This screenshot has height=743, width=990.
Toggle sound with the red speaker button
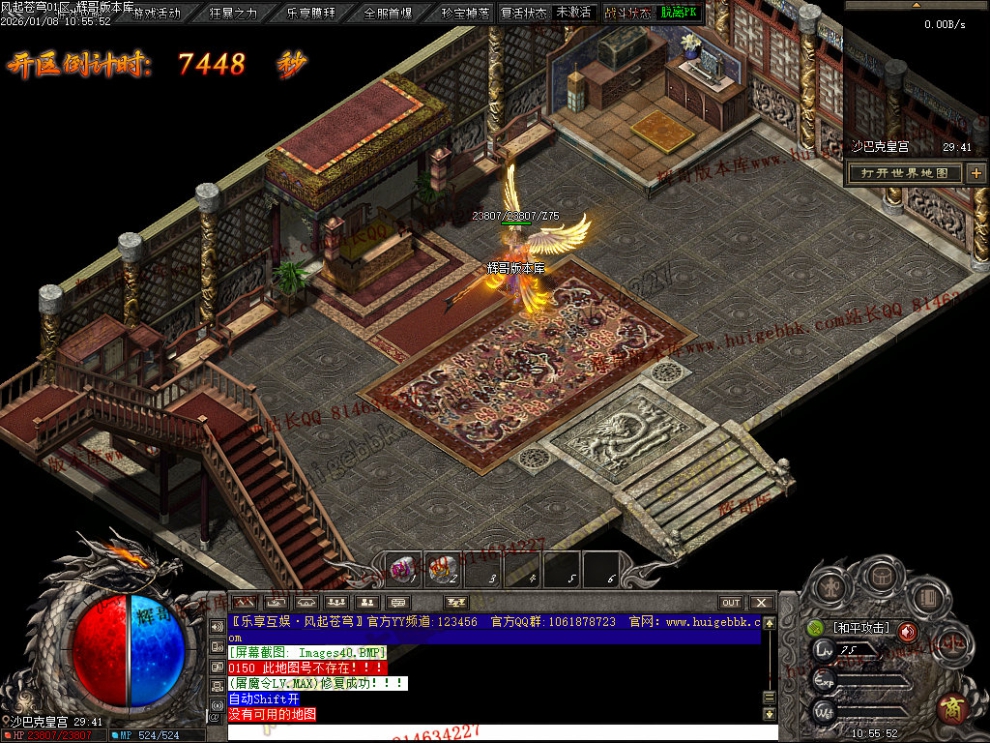pos(907,631)
